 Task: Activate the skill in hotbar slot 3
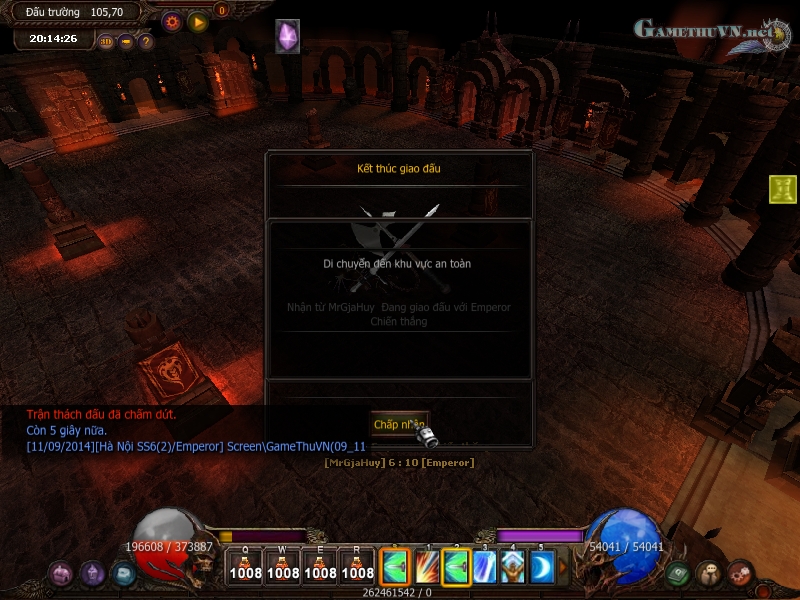pos(485,567)
